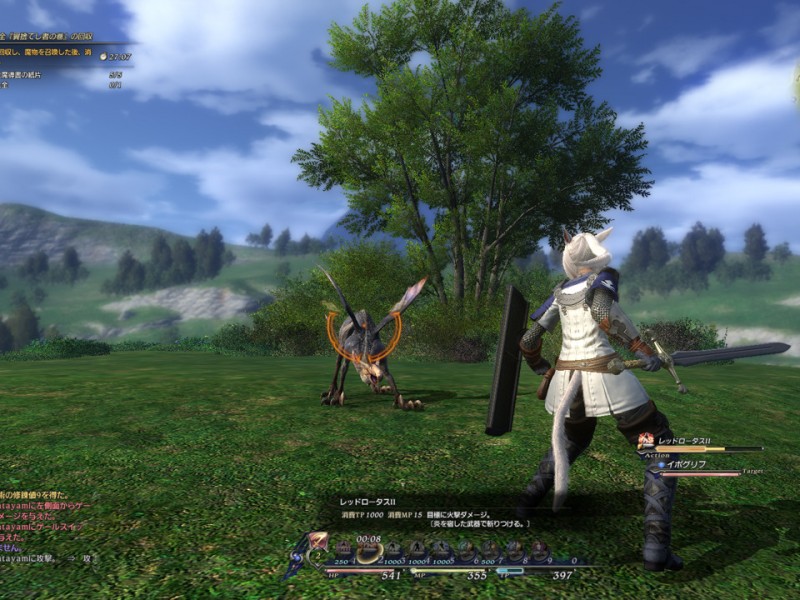Click the Red Lotus II action cast icon
The image size is (800, 600).
click(647, 440)
